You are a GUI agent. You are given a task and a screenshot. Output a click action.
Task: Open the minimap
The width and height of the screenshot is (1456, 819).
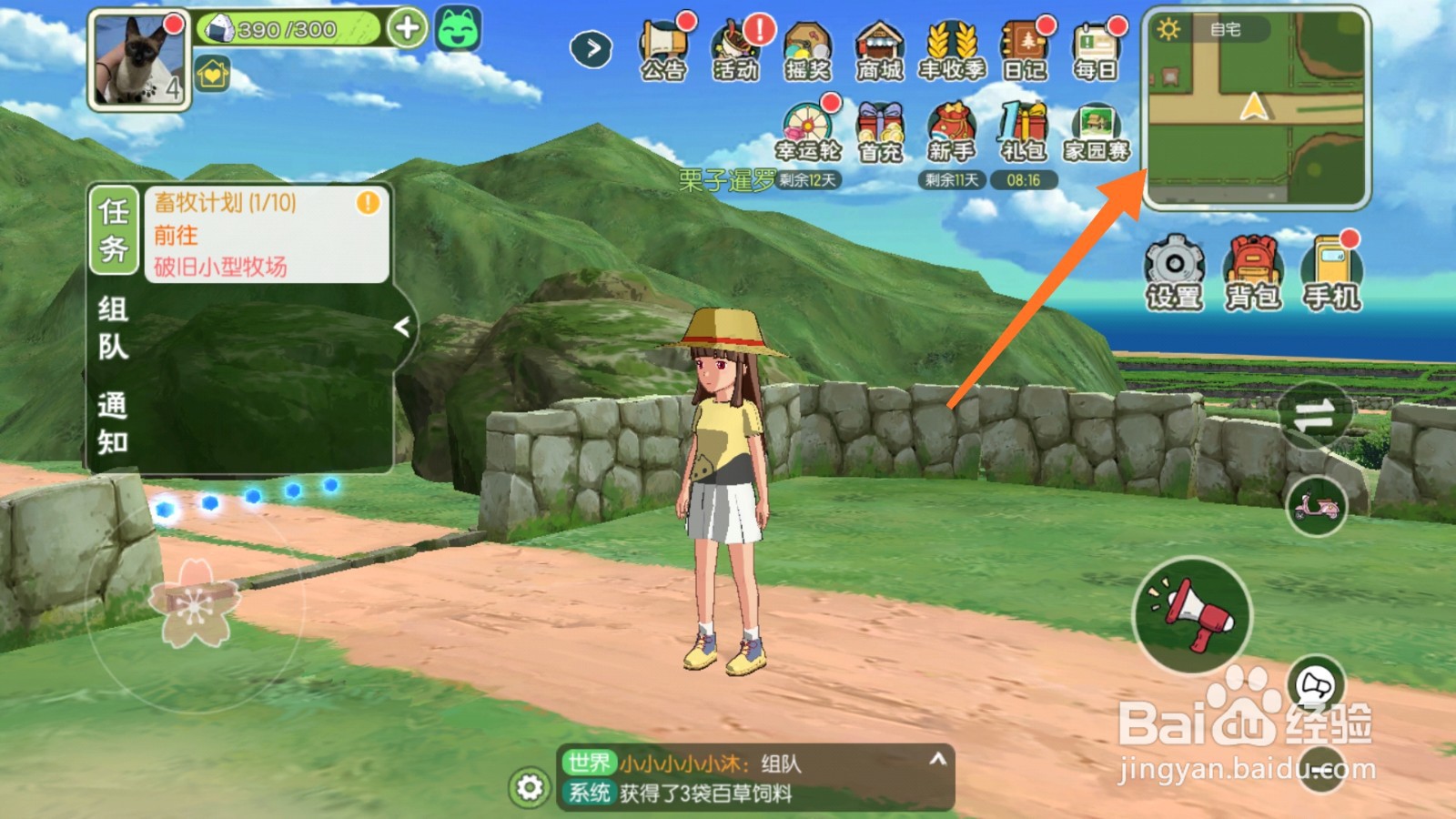pos(1256,107)
